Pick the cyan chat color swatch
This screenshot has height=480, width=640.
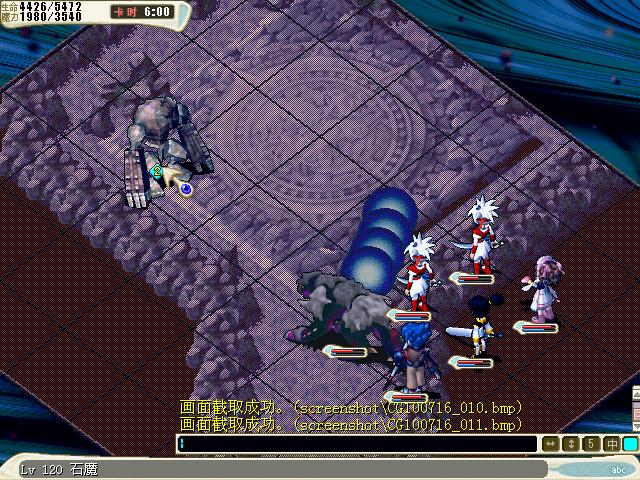(x=630, y=443)
